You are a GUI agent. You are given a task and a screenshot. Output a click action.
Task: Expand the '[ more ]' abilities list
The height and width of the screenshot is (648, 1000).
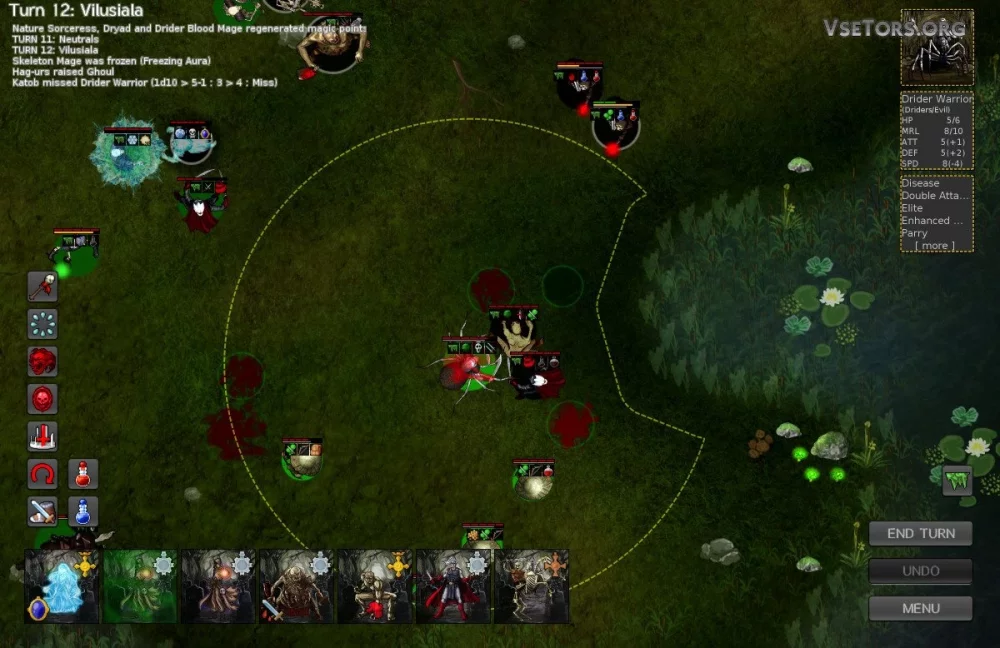tap(934, 245)
